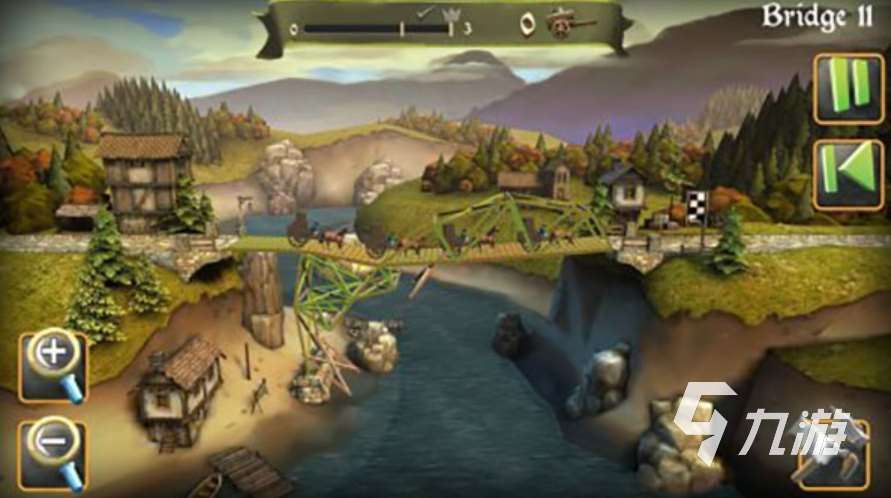Click the green rewind-to-start button
891x498 pixels.
(848, 175)
